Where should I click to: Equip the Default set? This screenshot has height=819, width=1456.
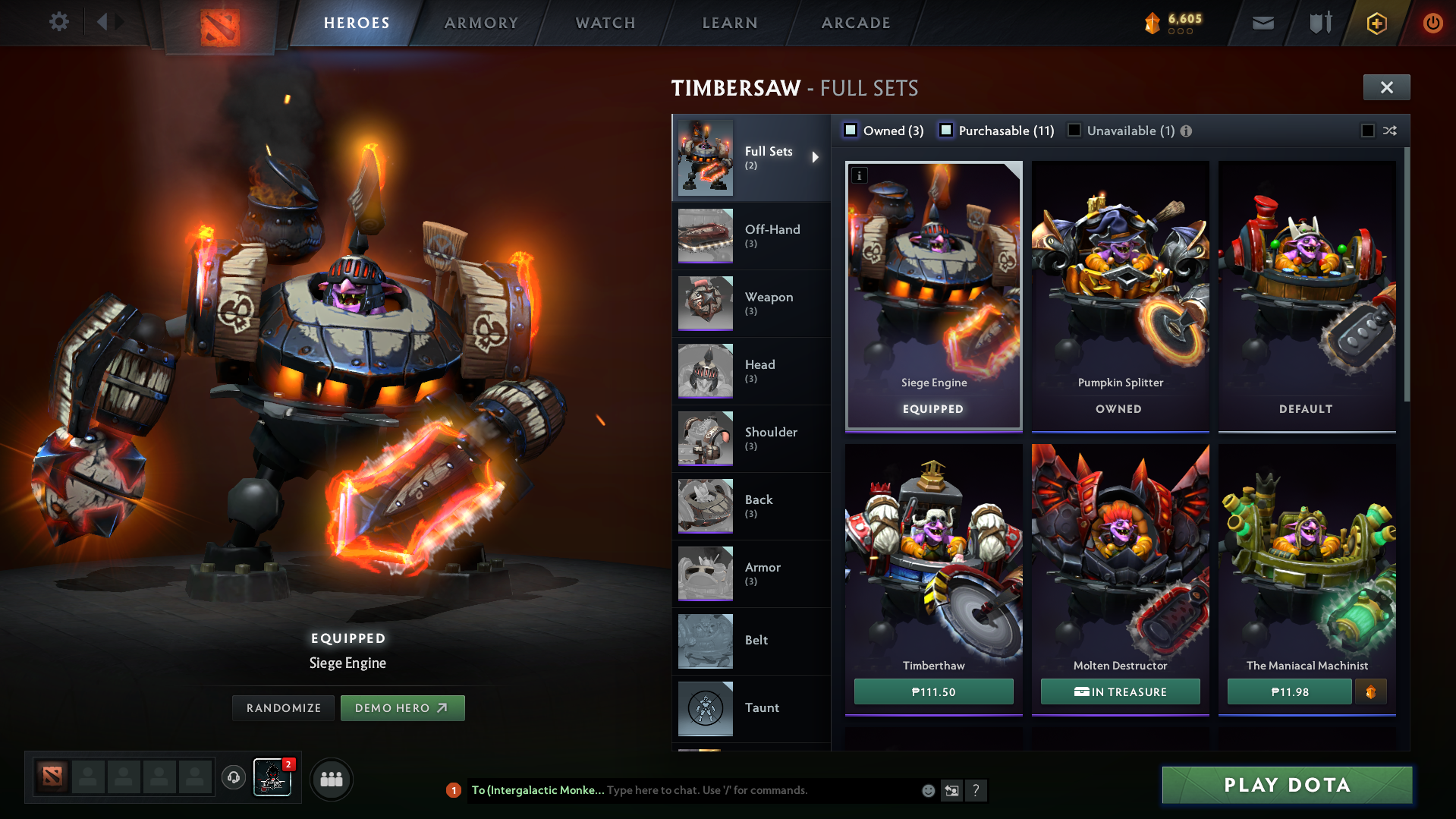coord(1307,296)
